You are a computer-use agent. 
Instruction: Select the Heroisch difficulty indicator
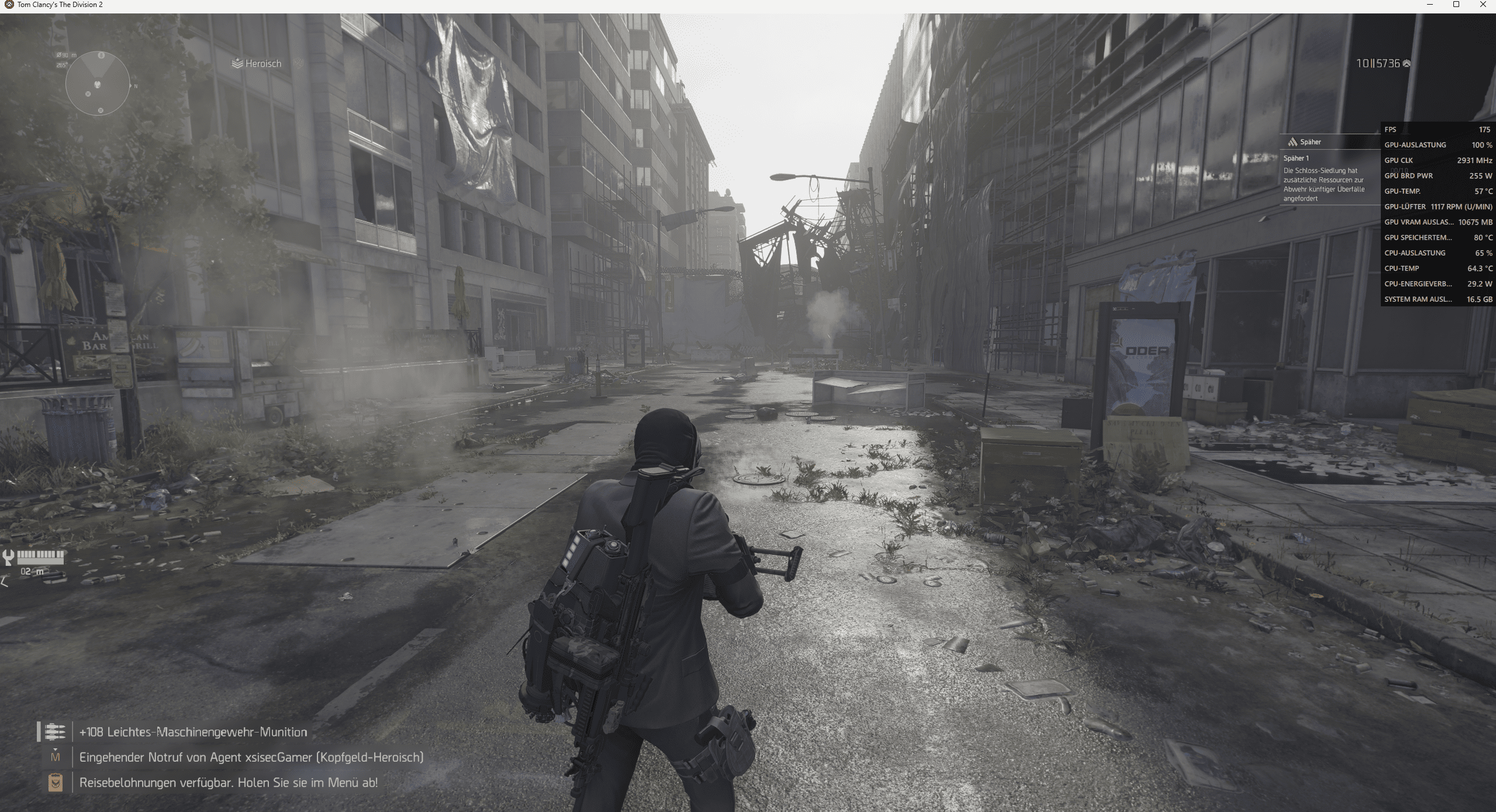coord(257,64)
